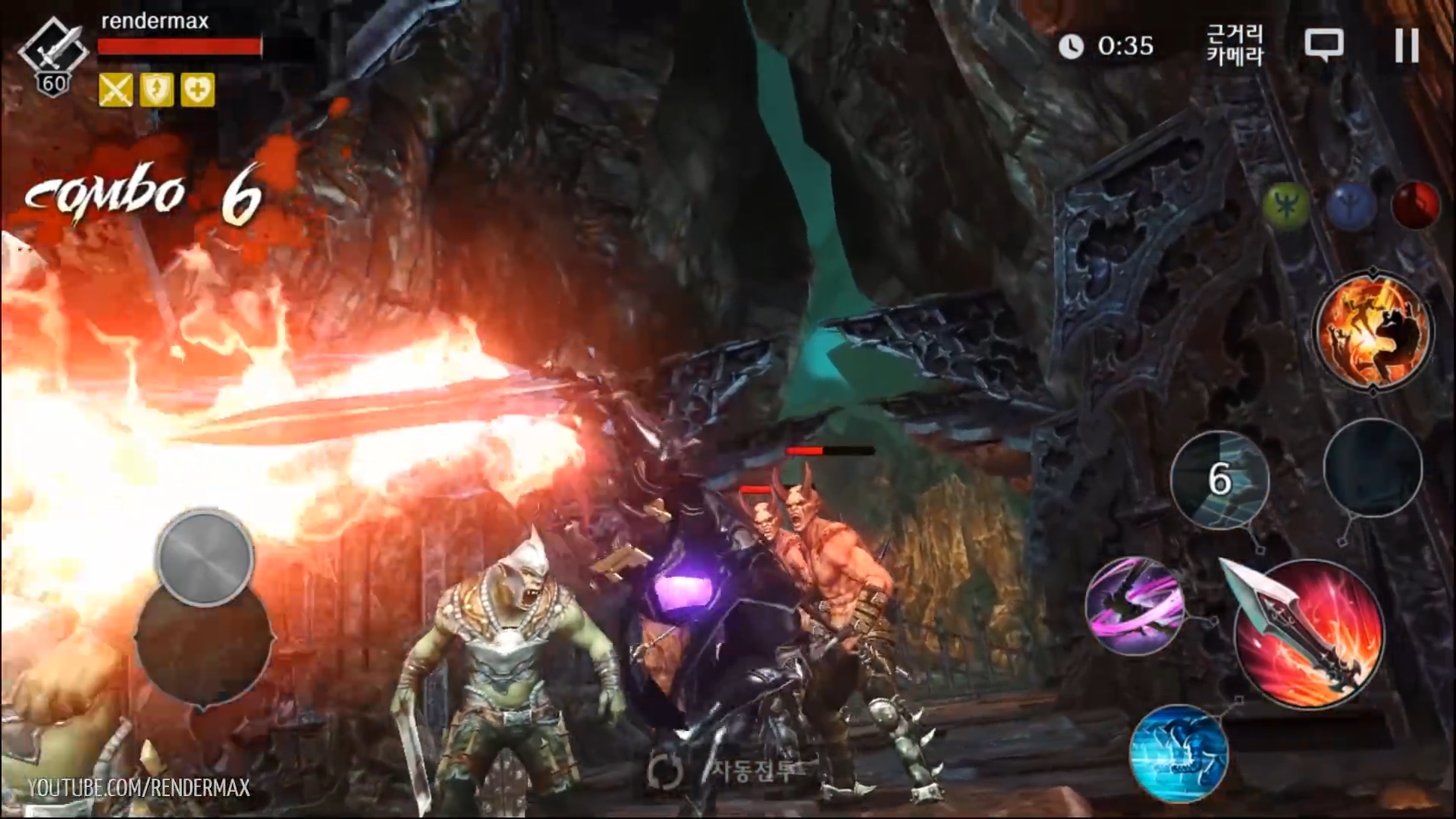This screenshot has height=819, width=1456.
Task: Use the main sword attack button
Action: pos(1310,635)
